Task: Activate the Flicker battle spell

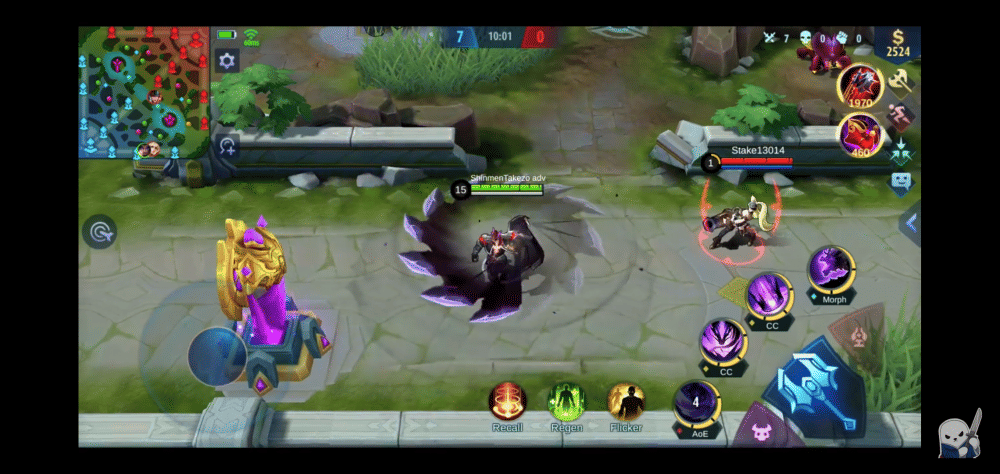Action: point(626,402)
